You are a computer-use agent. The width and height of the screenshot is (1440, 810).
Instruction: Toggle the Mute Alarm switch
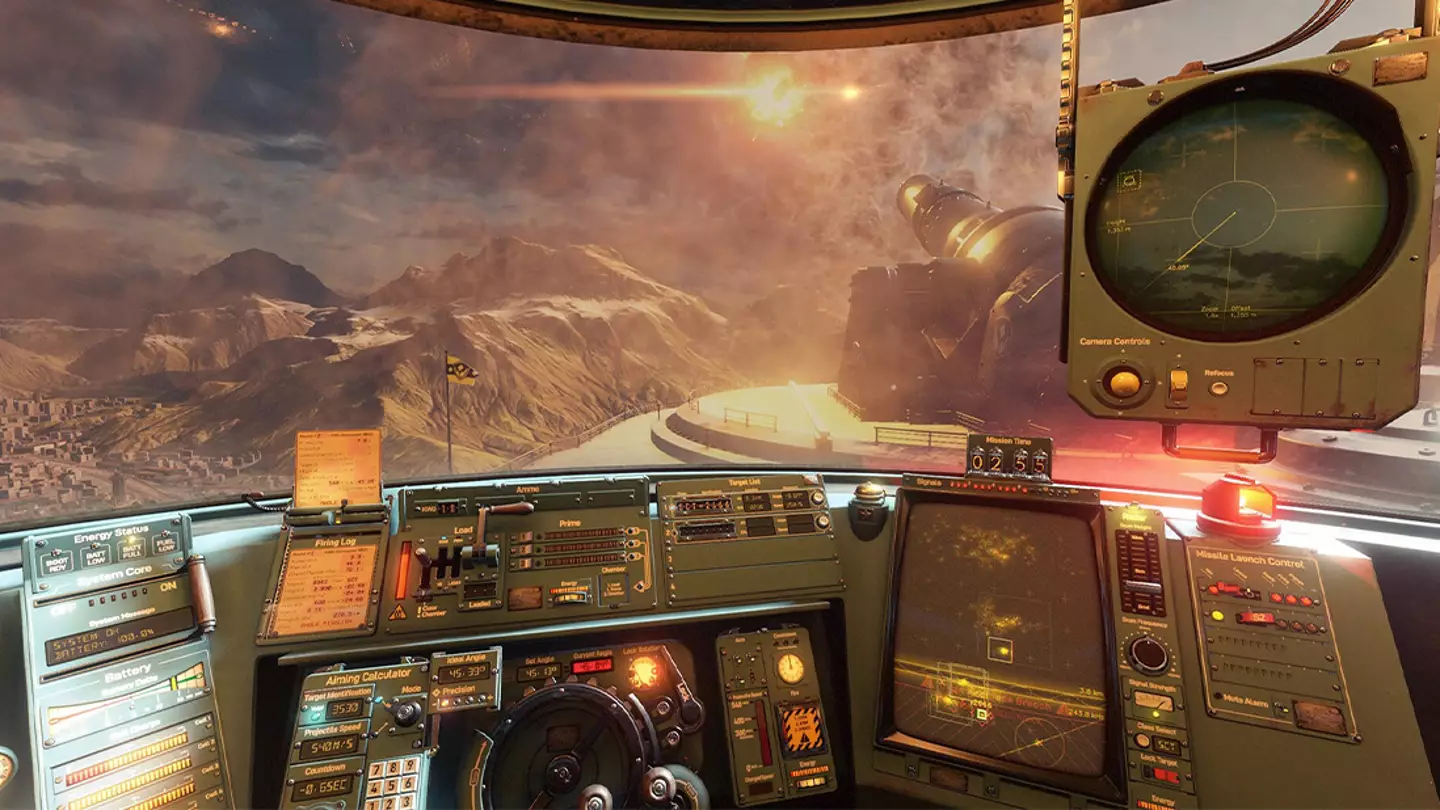[1279, 706]
